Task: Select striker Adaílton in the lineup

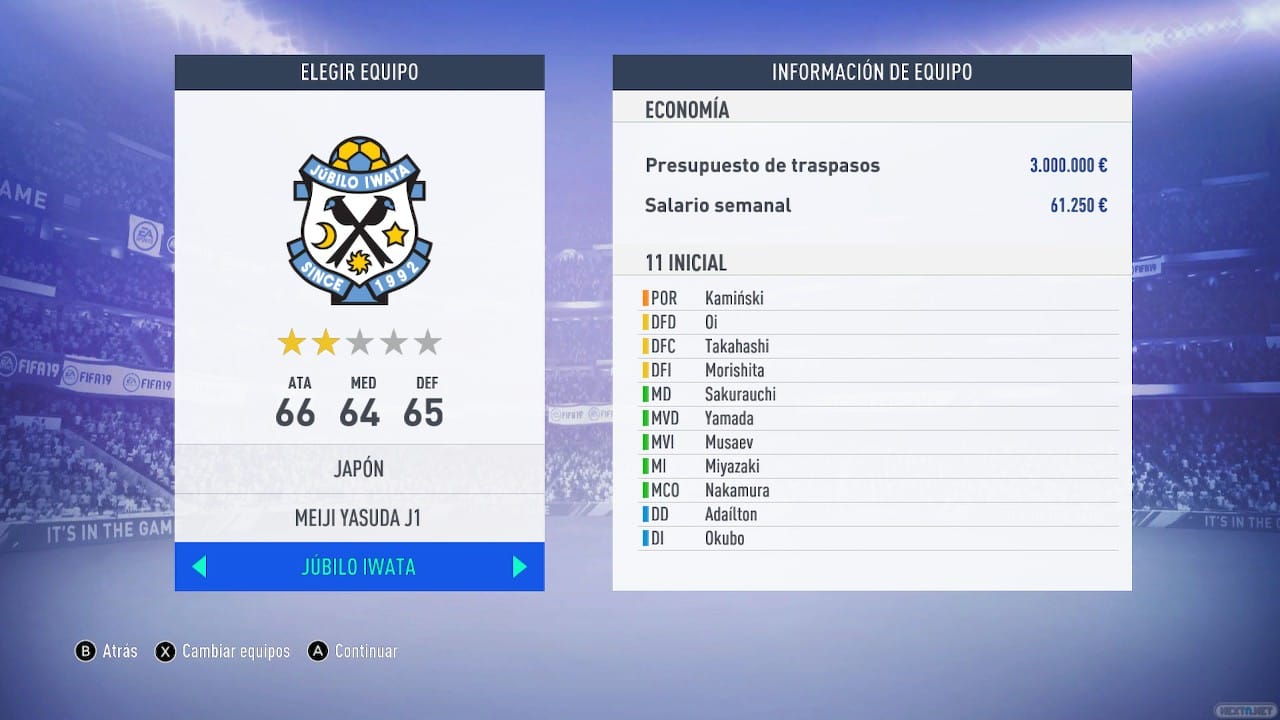Action: [731, 514]
